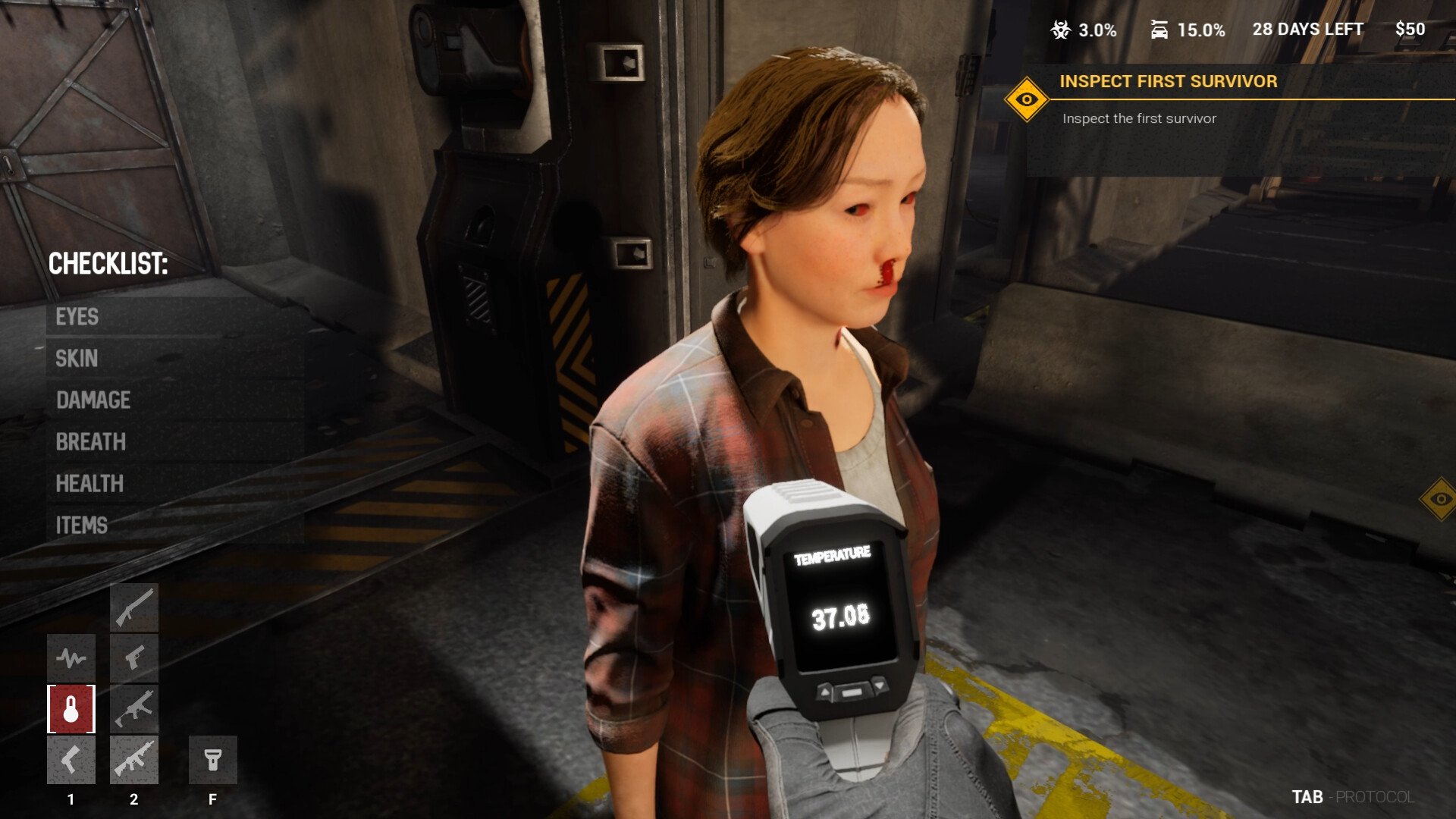Click the 28 Days Left counter
Image resolution: width=1456 pixels, height=819 pixels.
tap(1307, 29)
